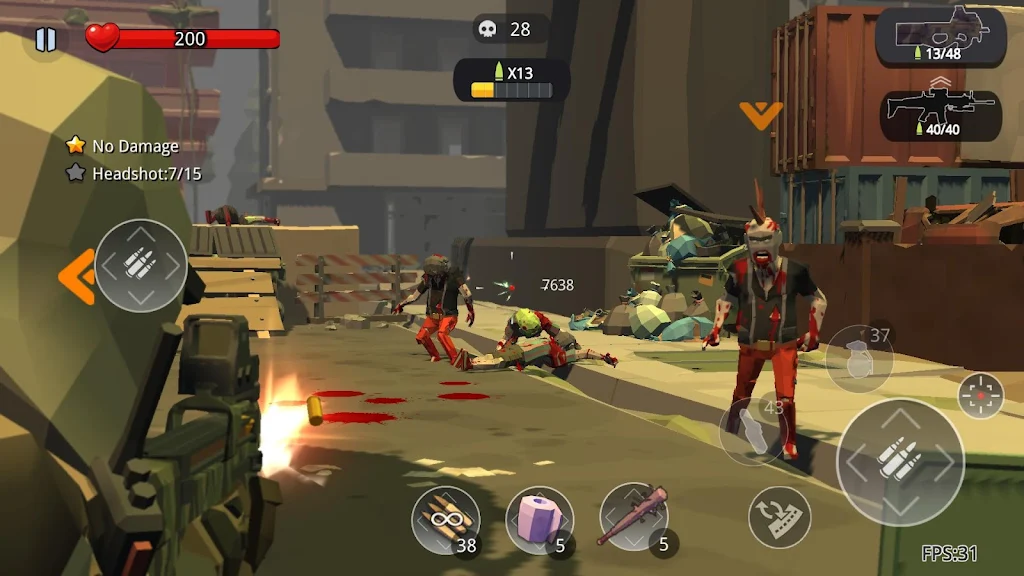This screenshot has width=1024, height=576.
Task: Move left with the orange arrow
Action: (x=75, y=276)
